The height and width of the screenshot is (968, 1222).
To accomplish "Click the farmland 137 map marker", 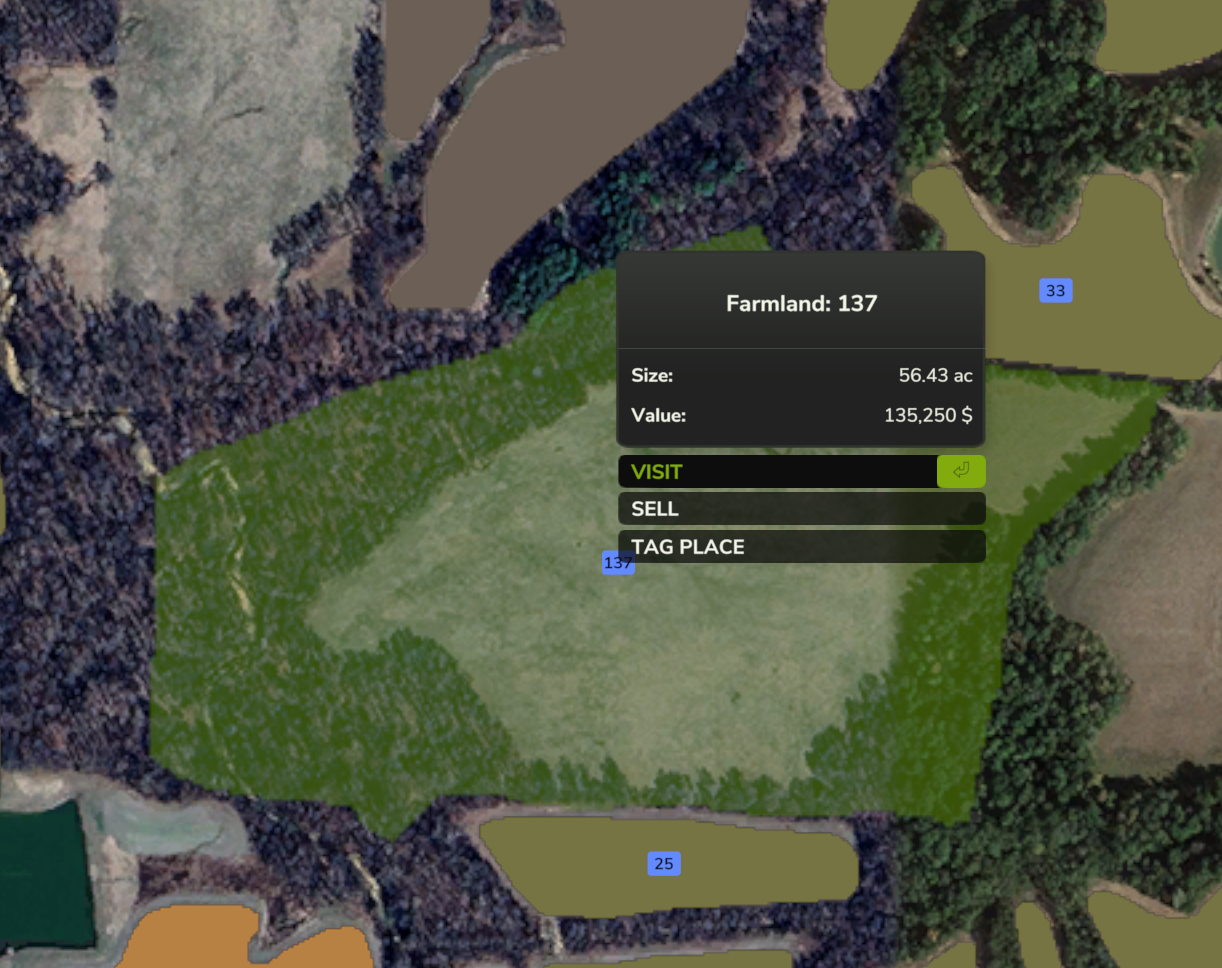I will 610,564.
